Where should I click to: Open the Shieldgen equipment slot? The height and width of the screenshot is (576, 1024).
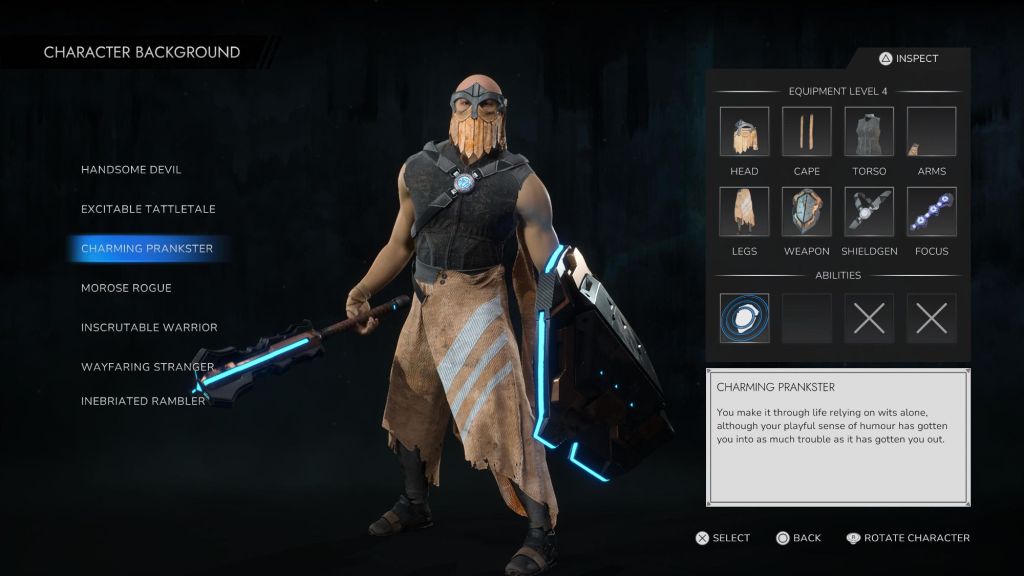(x=869, y=212)
